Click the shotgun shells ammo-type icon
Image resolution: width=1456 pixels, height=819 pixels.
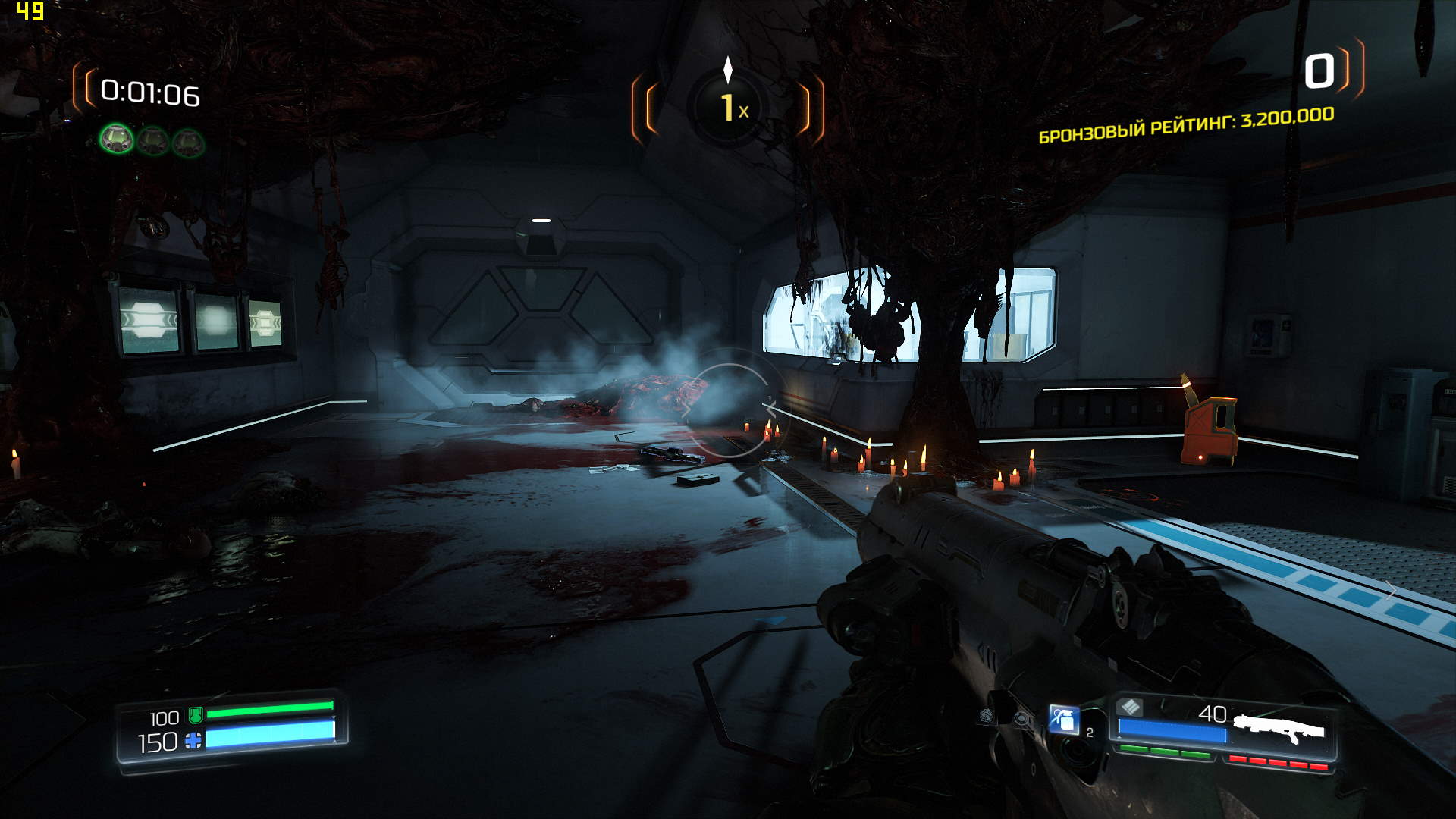point(1130,708)
